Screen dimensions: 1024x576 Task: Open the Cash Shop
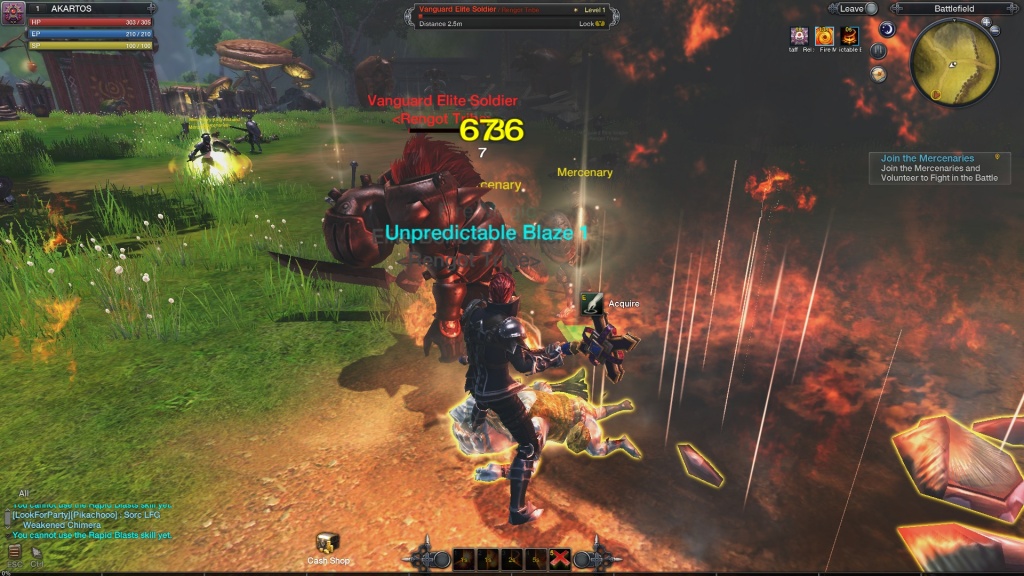pyautogui.click(x=327, y=546)
